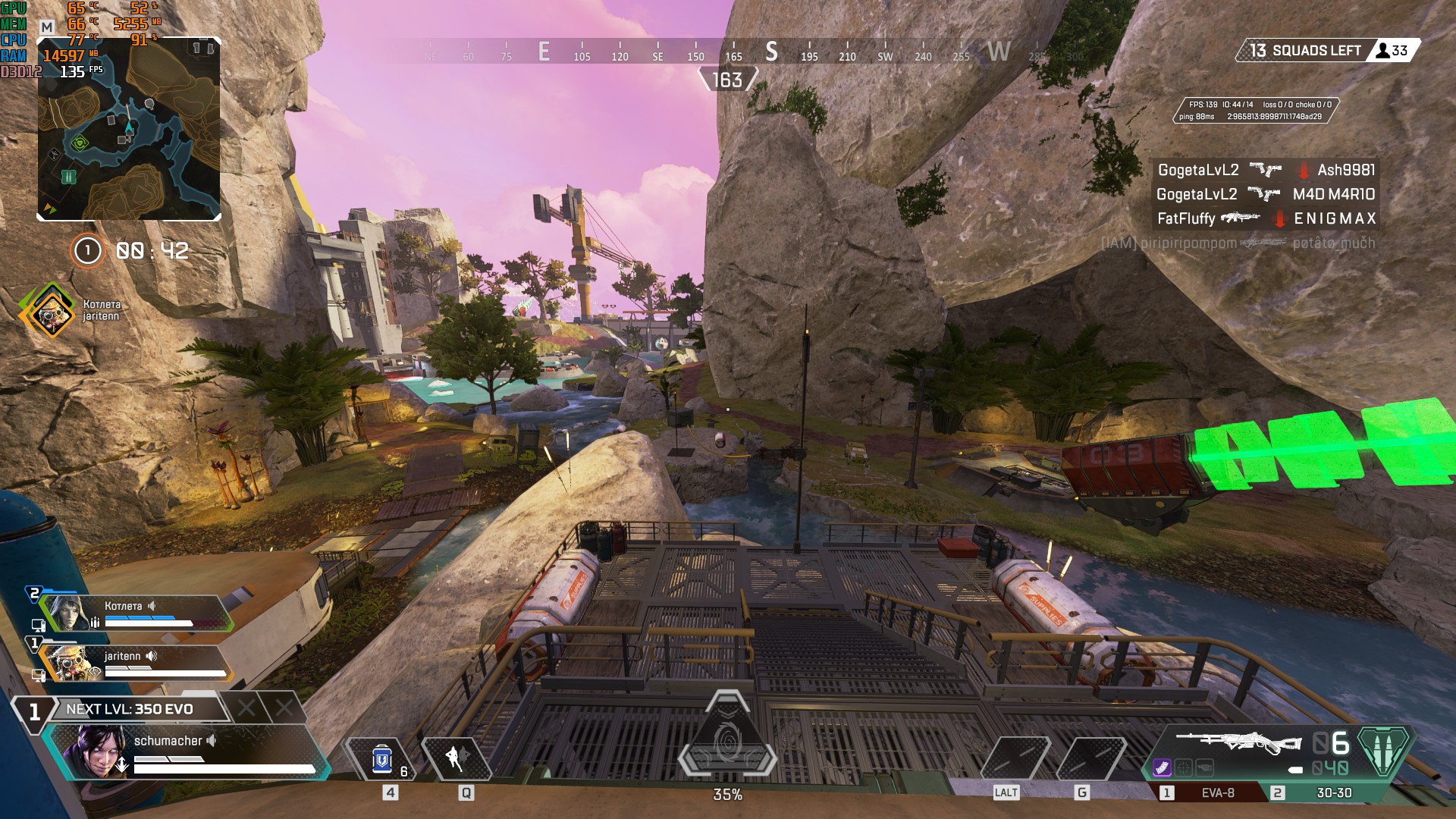This screenshot has height=819, width=1456.
Task: Select teammate jaritenn's squad banner
Action: click(136, 662)
